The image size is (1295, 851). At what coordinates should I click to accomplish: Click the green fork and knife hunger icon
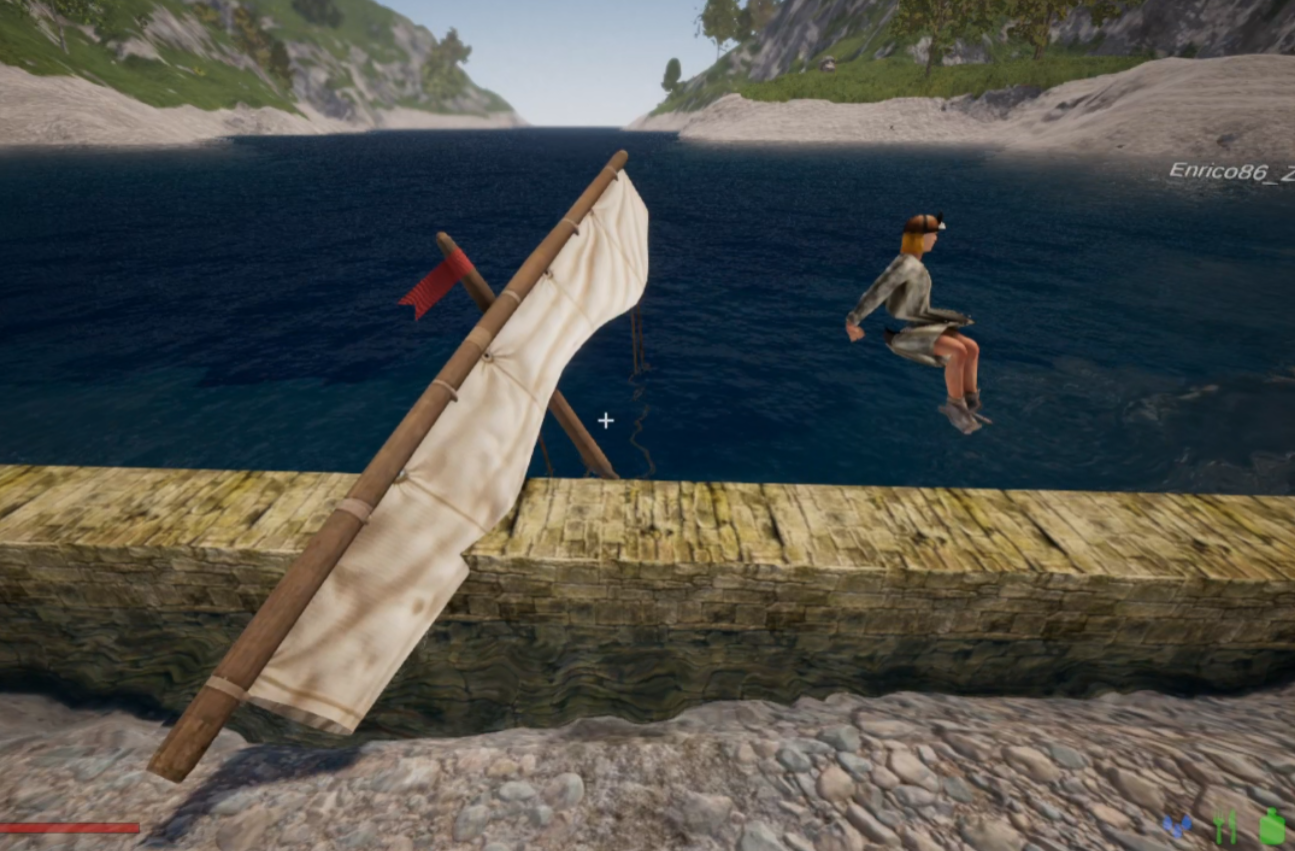[1225, 827]
